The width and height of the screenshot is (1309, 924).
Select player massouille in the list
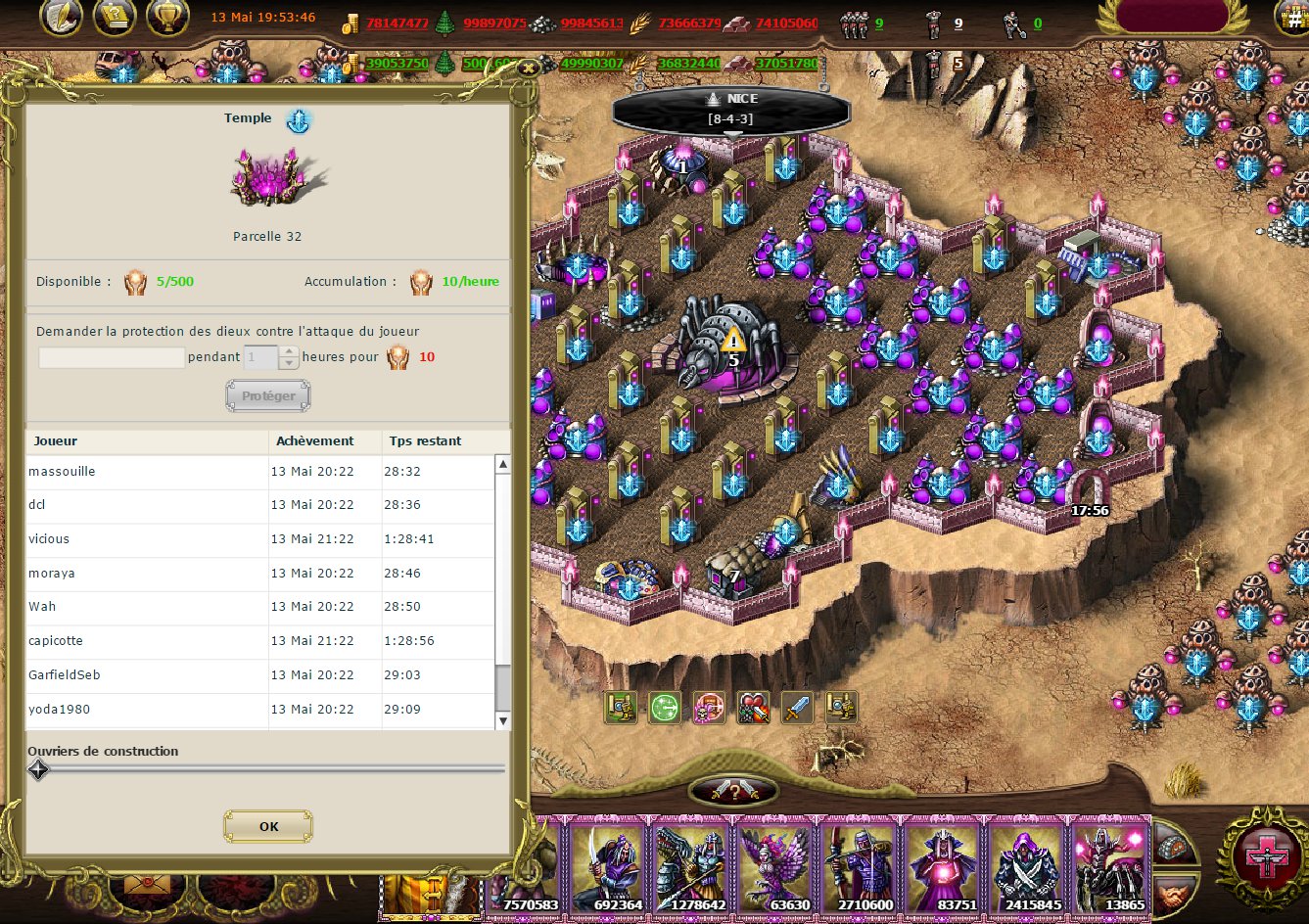(x=147, y=472)
